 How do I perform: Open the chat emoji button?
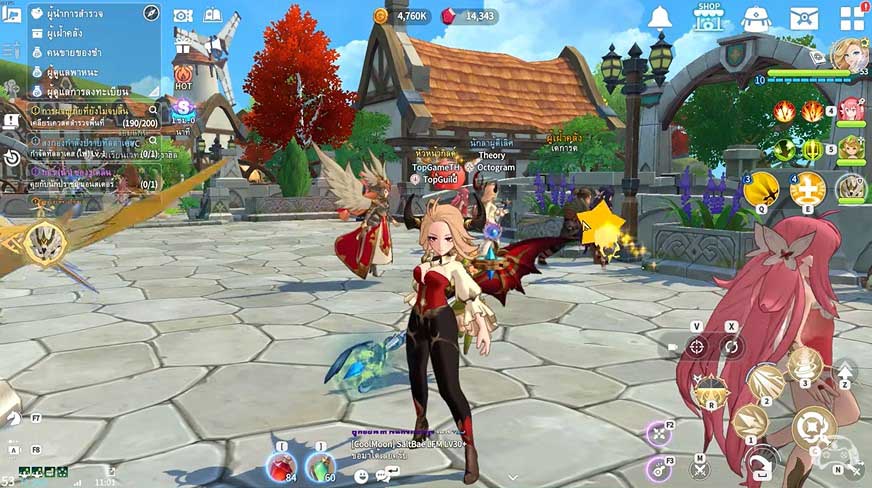point(361,476)
